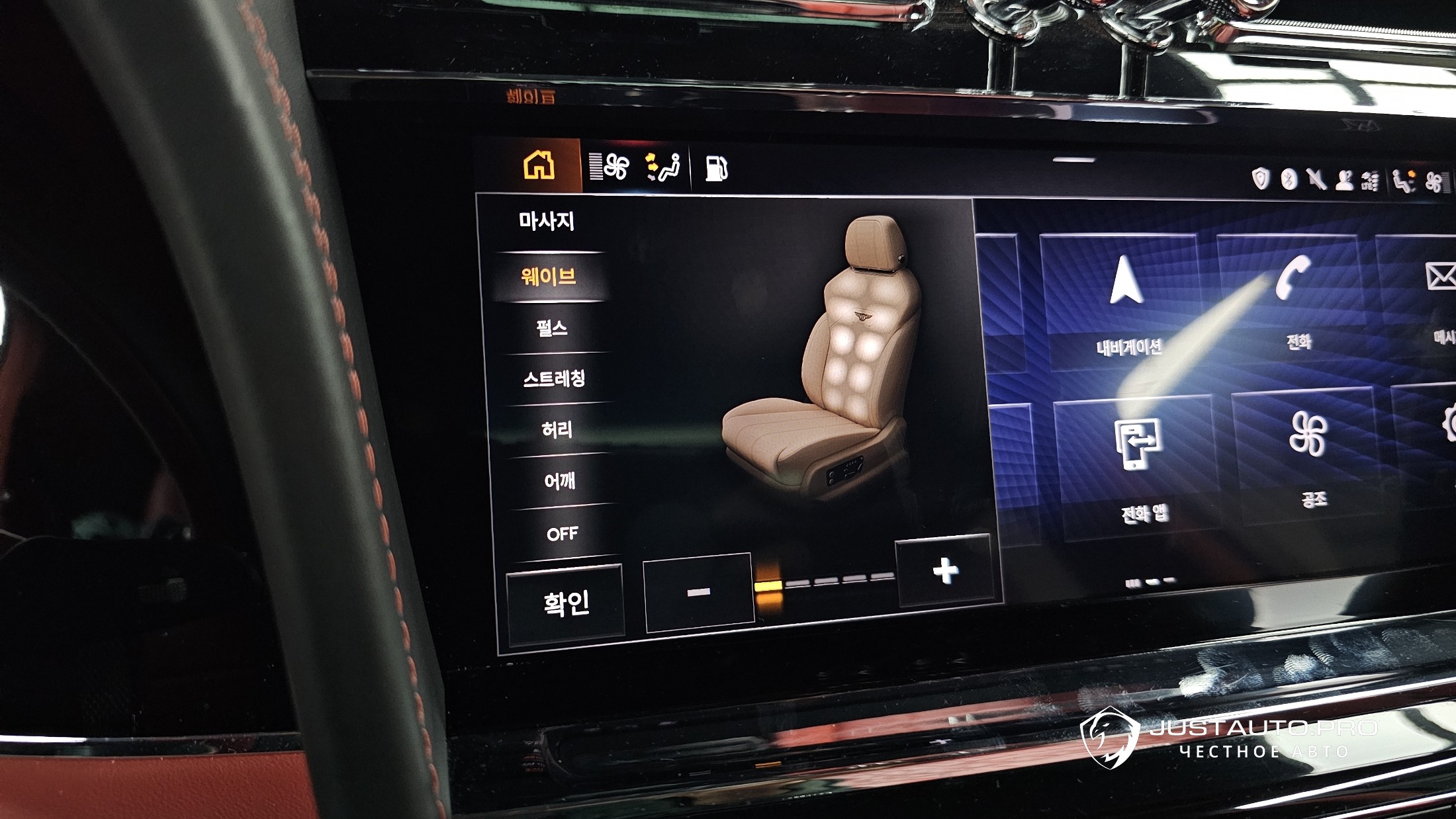This screenshot has height=819, width=1456.
Task: Open the seat ventilation fan icon
Action: (610, 167)
